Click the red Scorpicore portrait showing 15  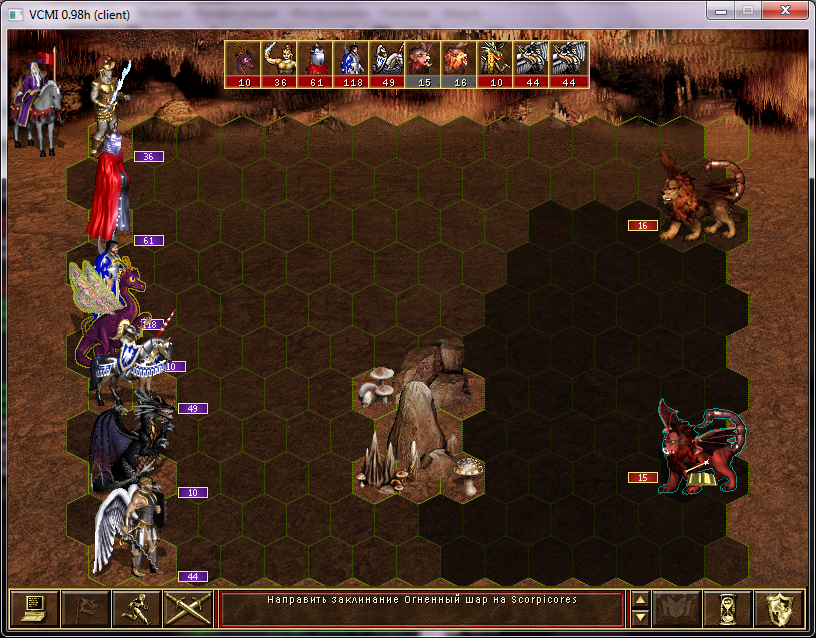[x=424, y=64]
